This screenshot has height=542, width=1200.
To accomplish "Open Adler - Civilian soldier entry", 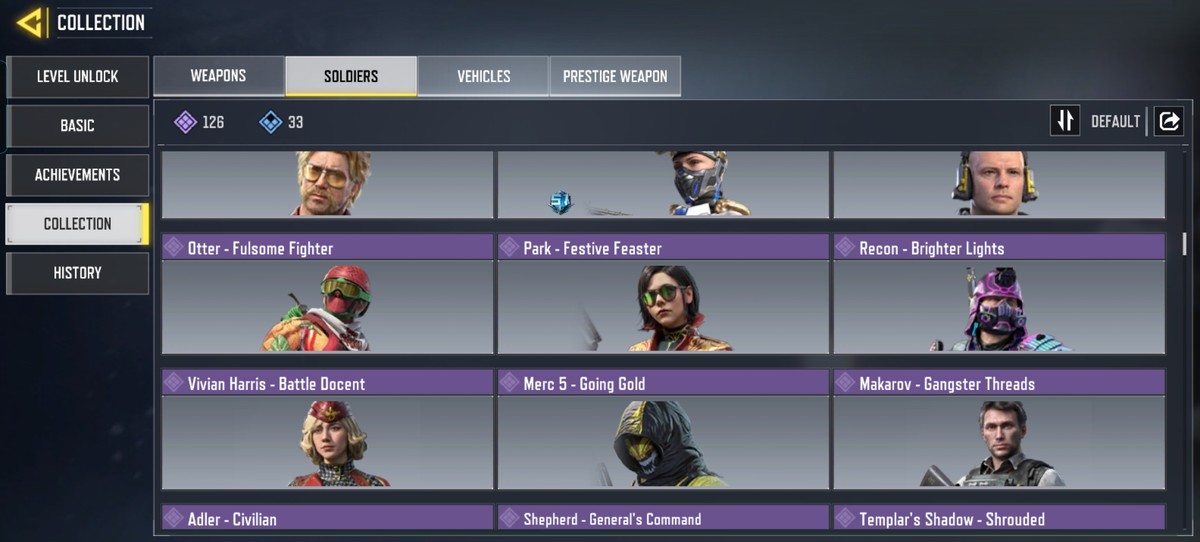I will [x=327, y=518].
